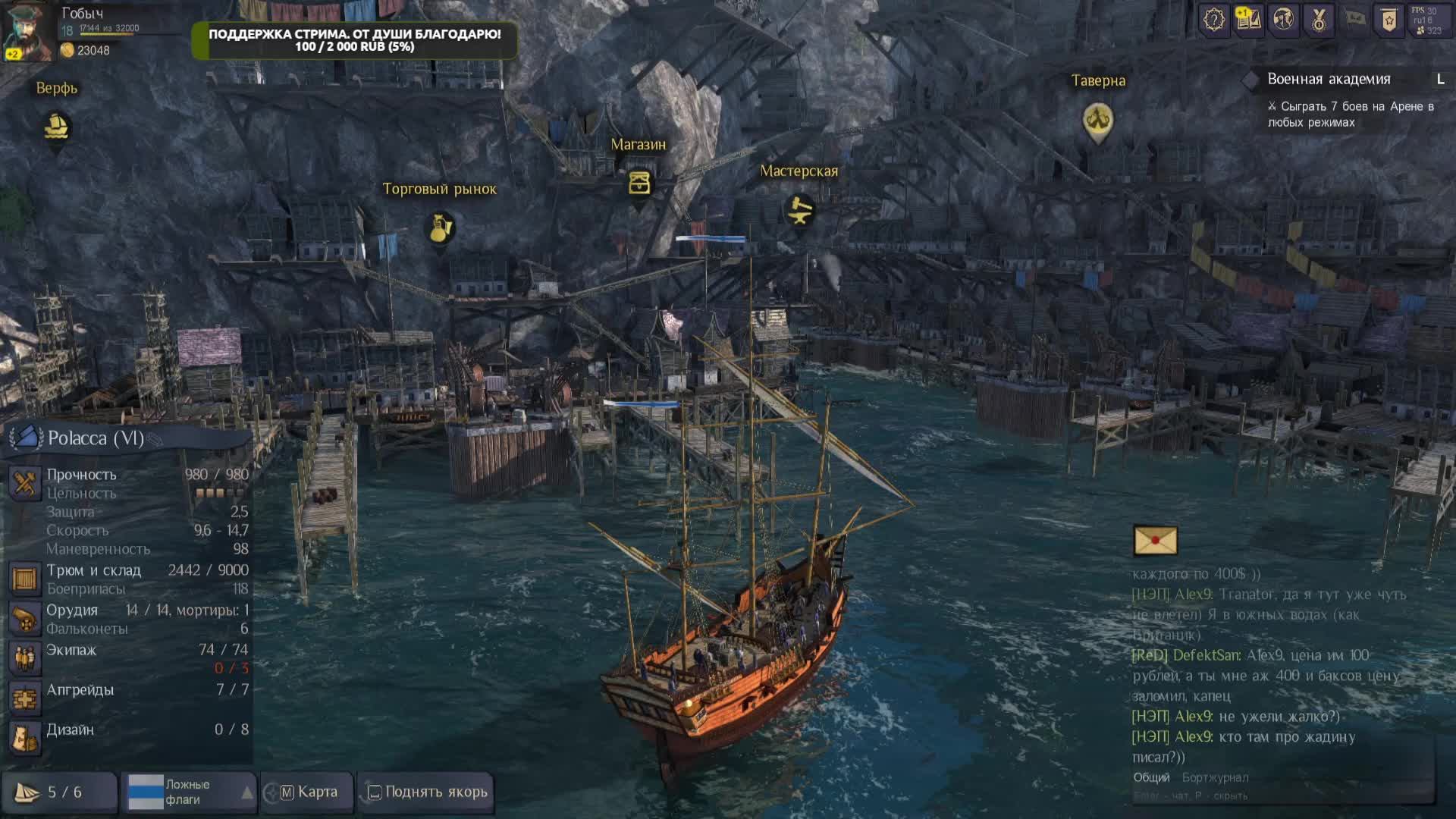Open the star banner icon
1456x819 pixels.
point(1389,20)
